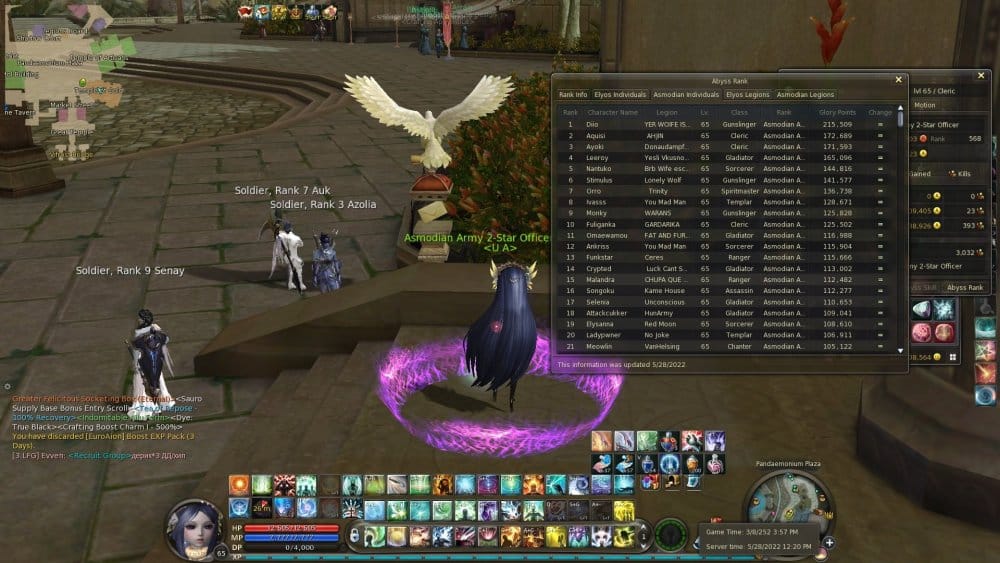Open the Motion tab in the profile window
The image size is (1000, 563).
(925, 105)
